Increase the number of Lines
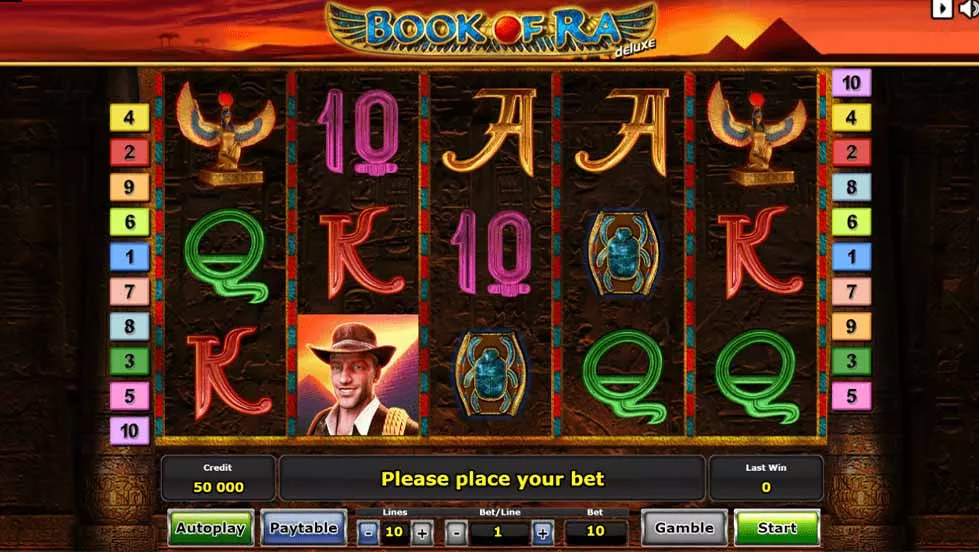This screenshot has height=552, width=979. pyautogui.click(x=422, y=532)
